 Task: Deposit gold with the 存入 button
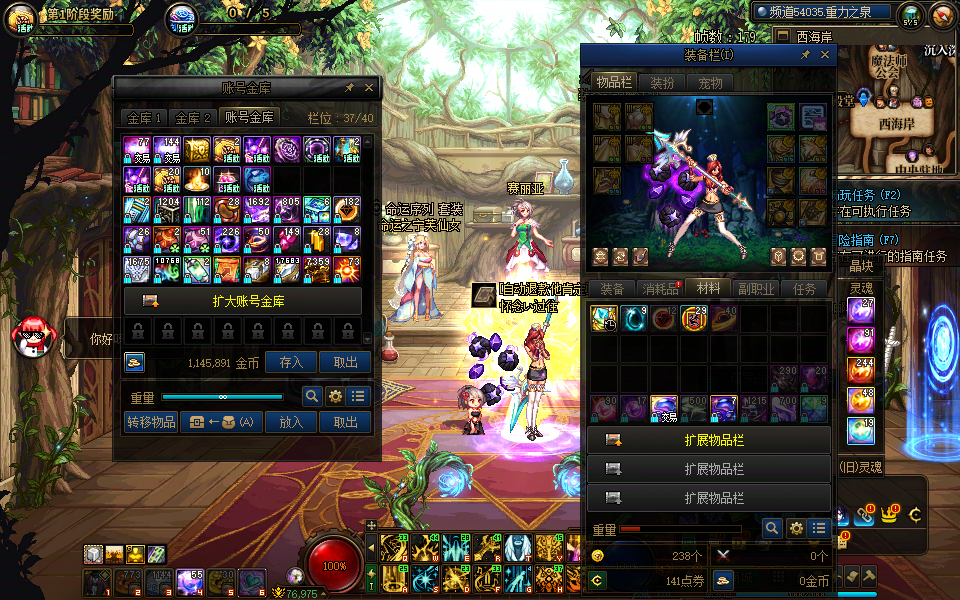291,362
